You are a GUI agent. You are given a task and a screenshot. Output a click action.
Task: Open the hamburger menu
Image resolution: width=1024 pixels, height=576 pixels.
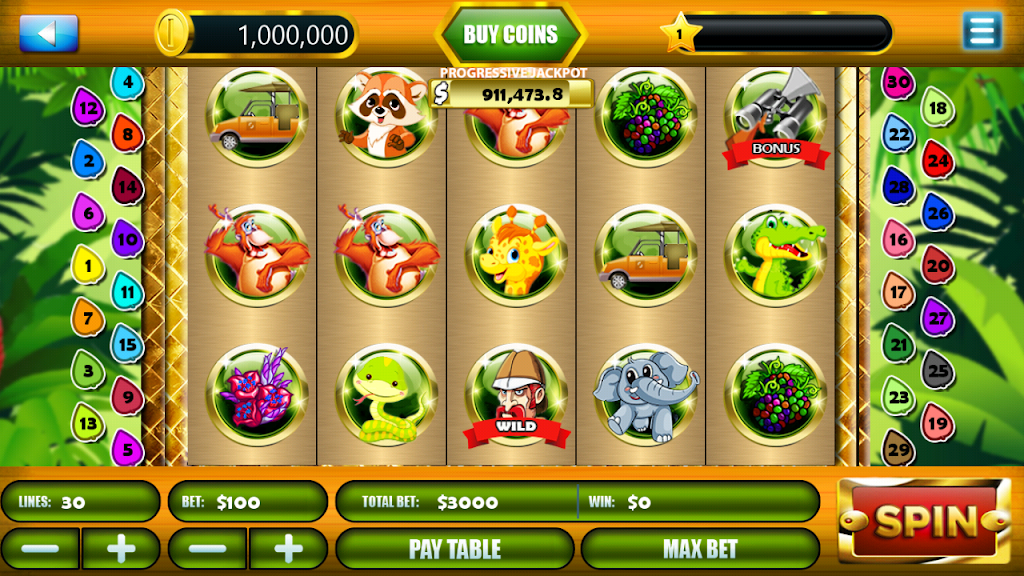point(982,32)
